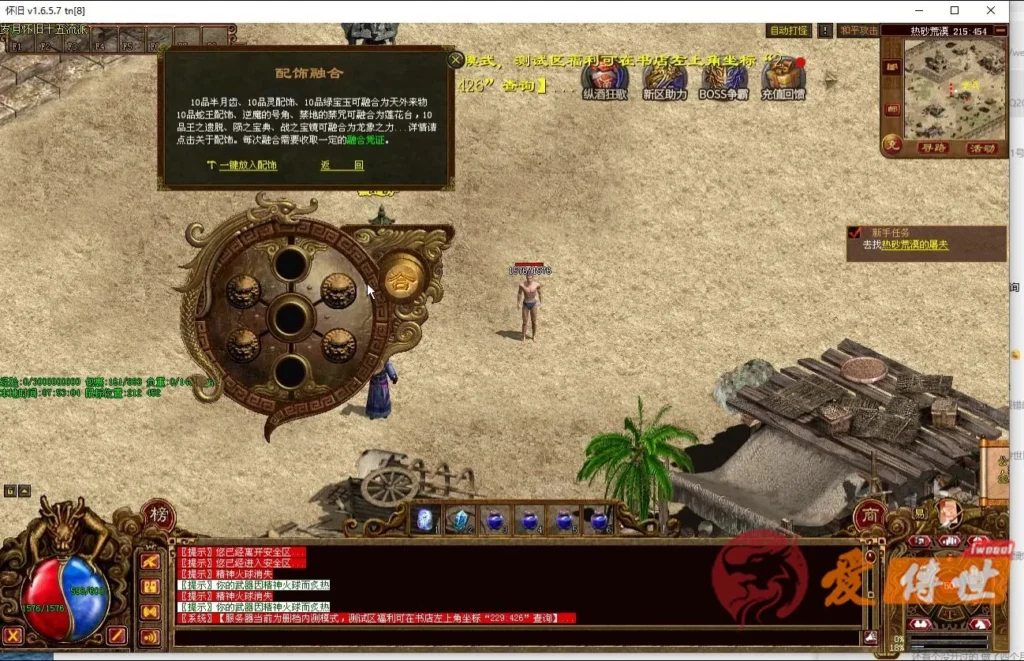The image size is (1024, 661).
Task: Close the 配饰融合 dialog
Action: (x=456, y=60)
